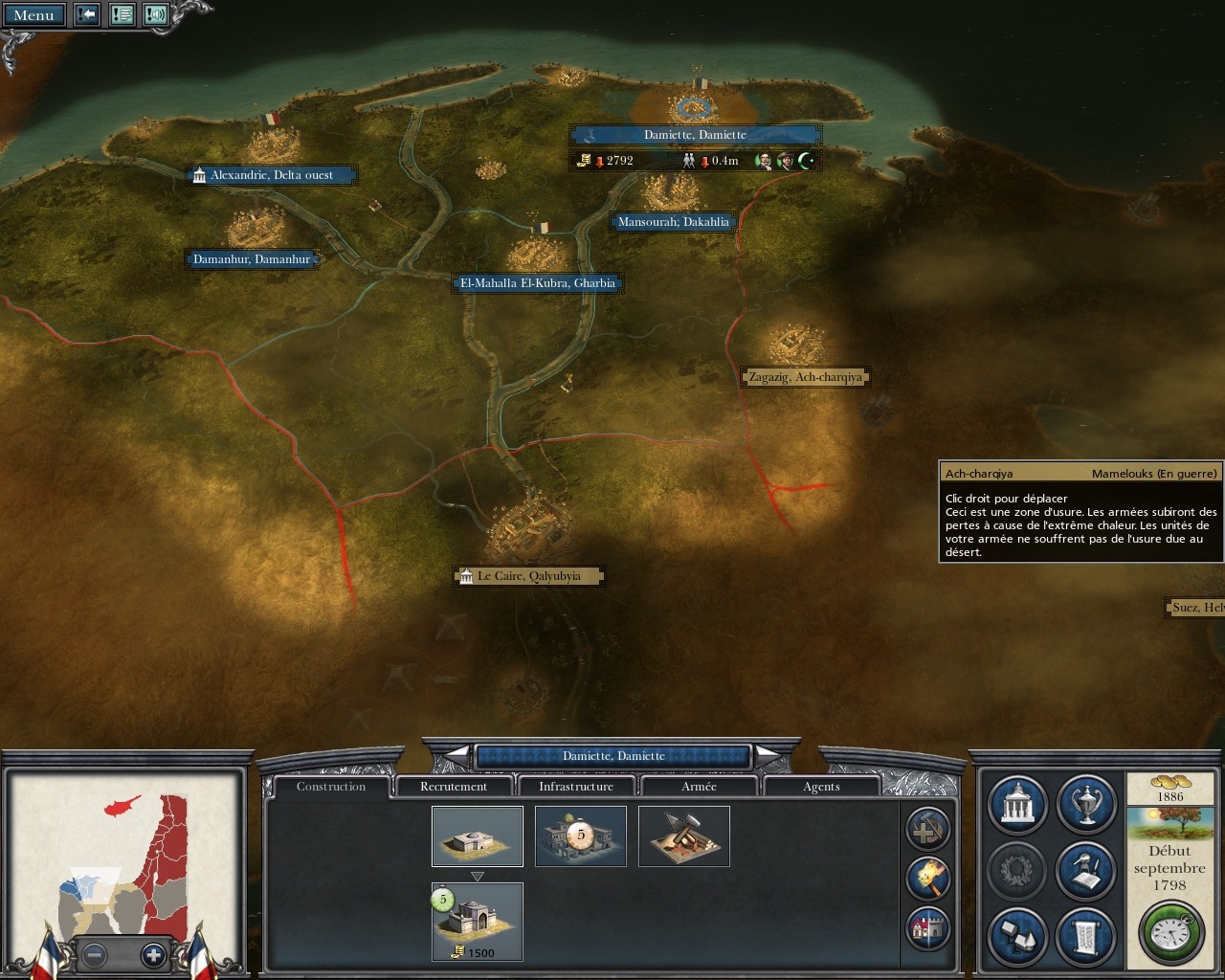Toggle the advice text-lines button

pyautogui.click(x=122, y=15)
